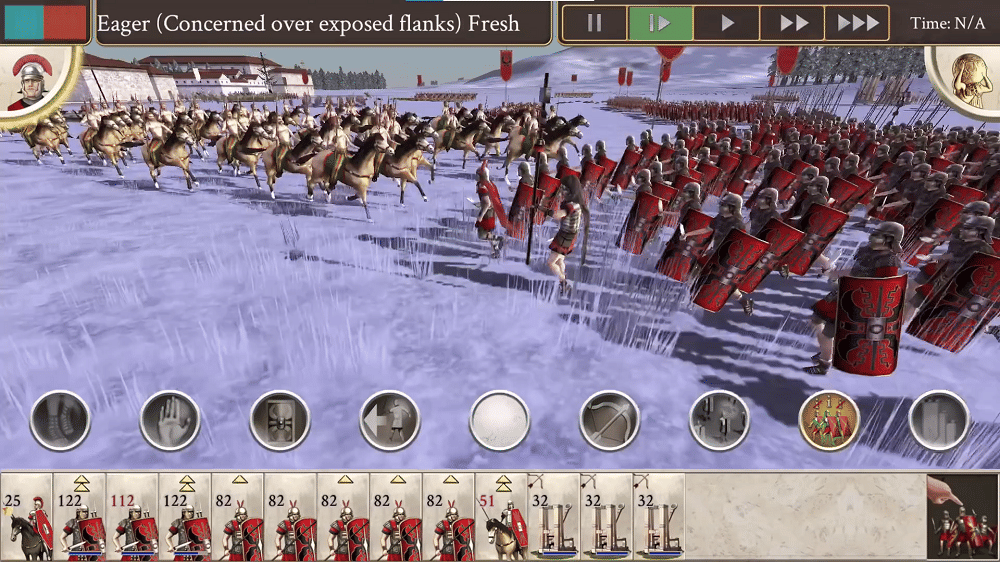Switch to double fast-forward speed
The width and height of the screenshot is (1000, 562).
793,23
